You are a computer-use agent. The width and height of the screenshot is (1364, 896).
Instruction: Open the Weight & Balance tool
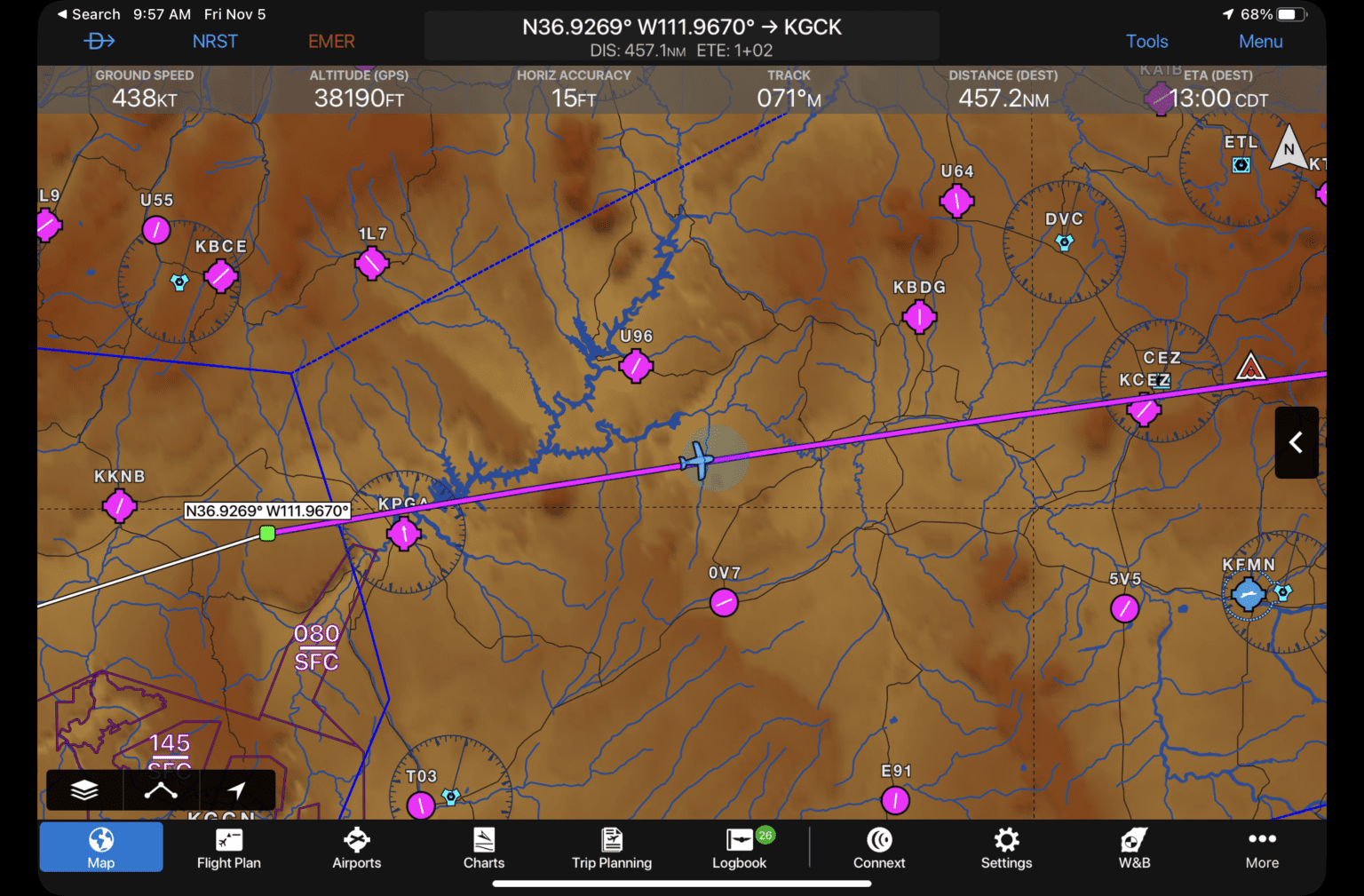pyautogui.click(x=1134, y=846)
